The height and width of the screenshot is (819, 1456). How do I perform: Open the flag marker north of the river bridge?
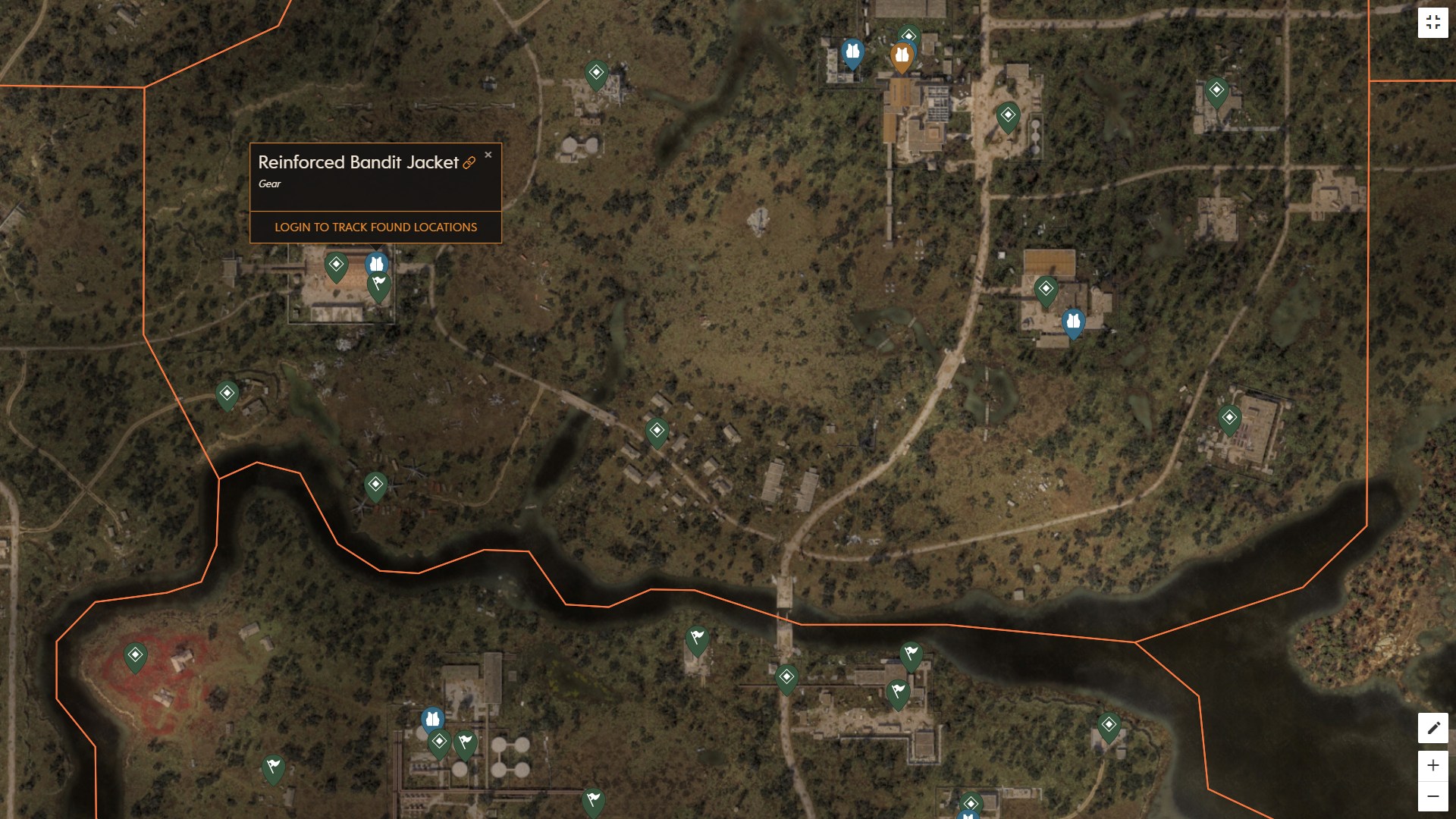698,637
